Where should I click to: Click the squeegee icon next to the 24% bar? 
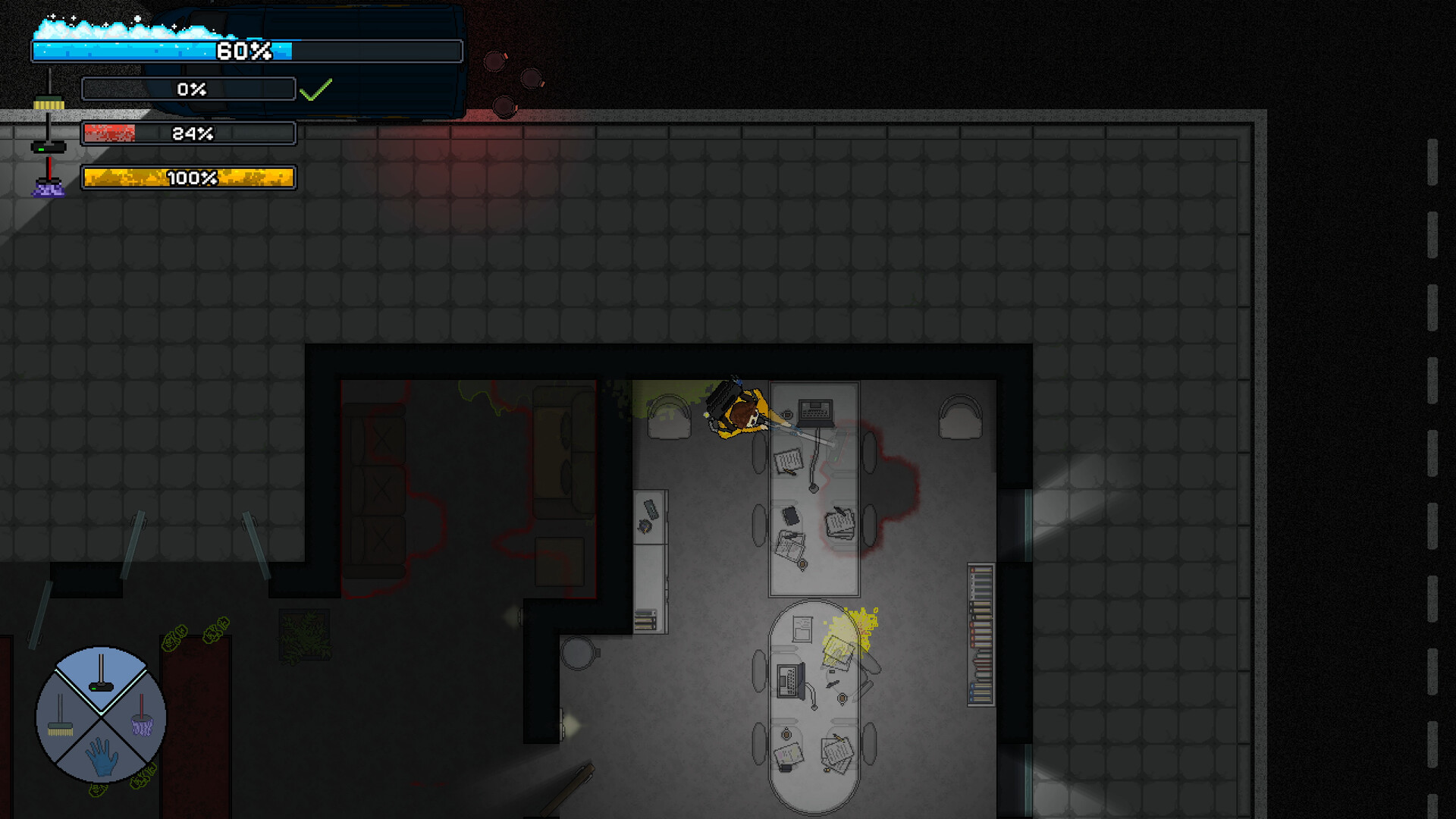tap(47, 146)
